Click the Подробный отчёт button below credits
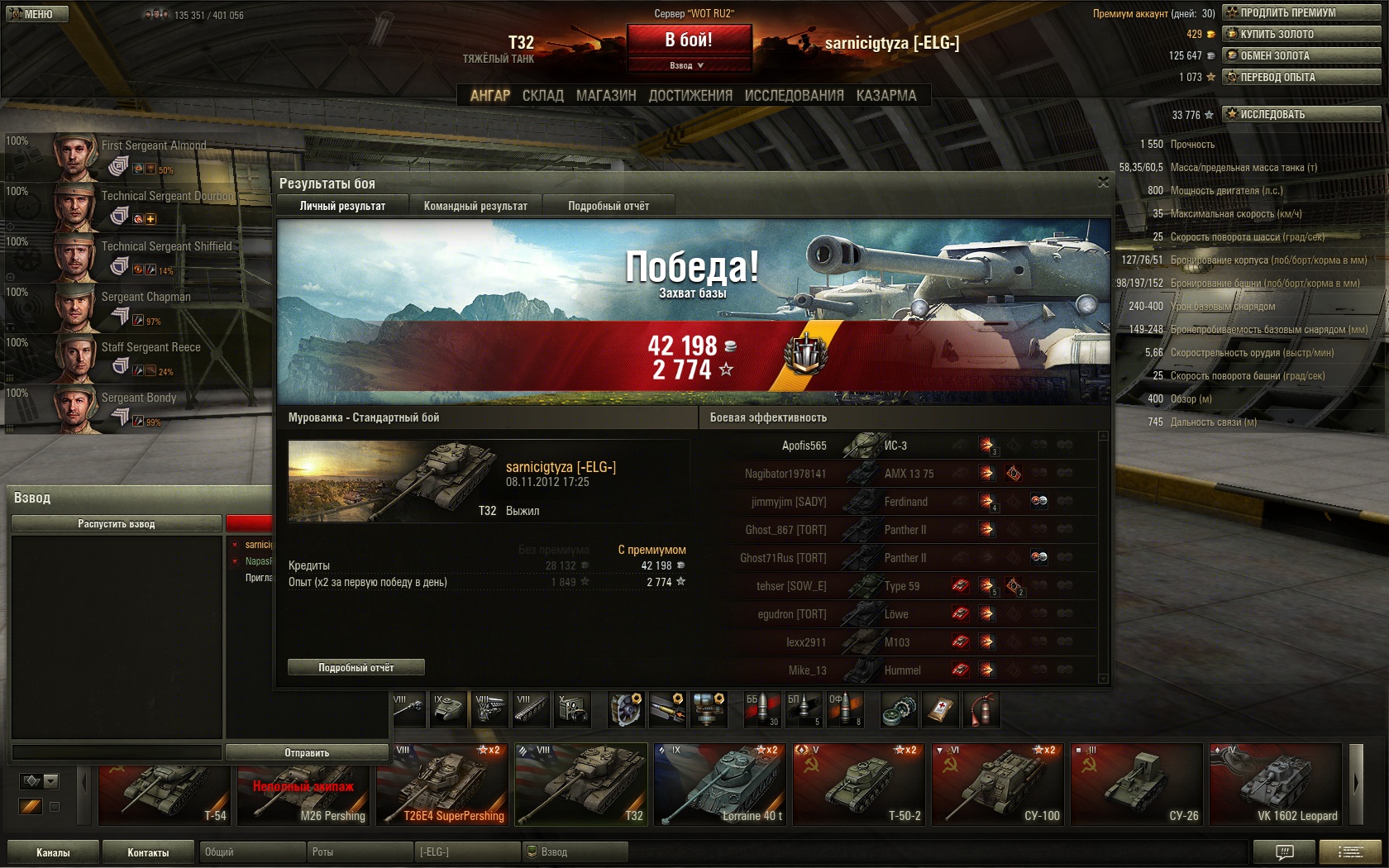The height and width of the screenshot is (868, 1389). 356,667
